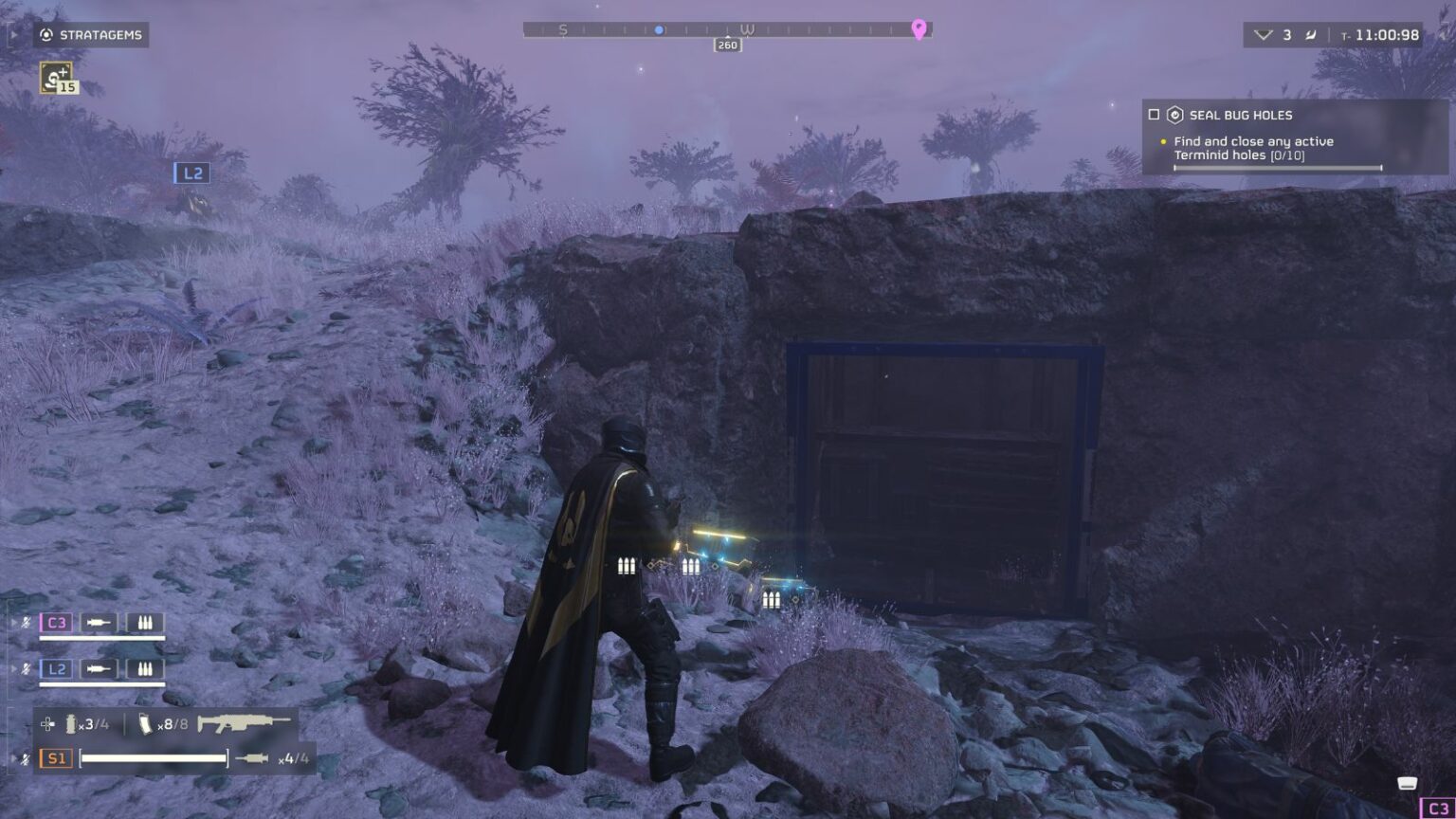
Task: Select the blue dot on the compass
Action: point(659,30)
